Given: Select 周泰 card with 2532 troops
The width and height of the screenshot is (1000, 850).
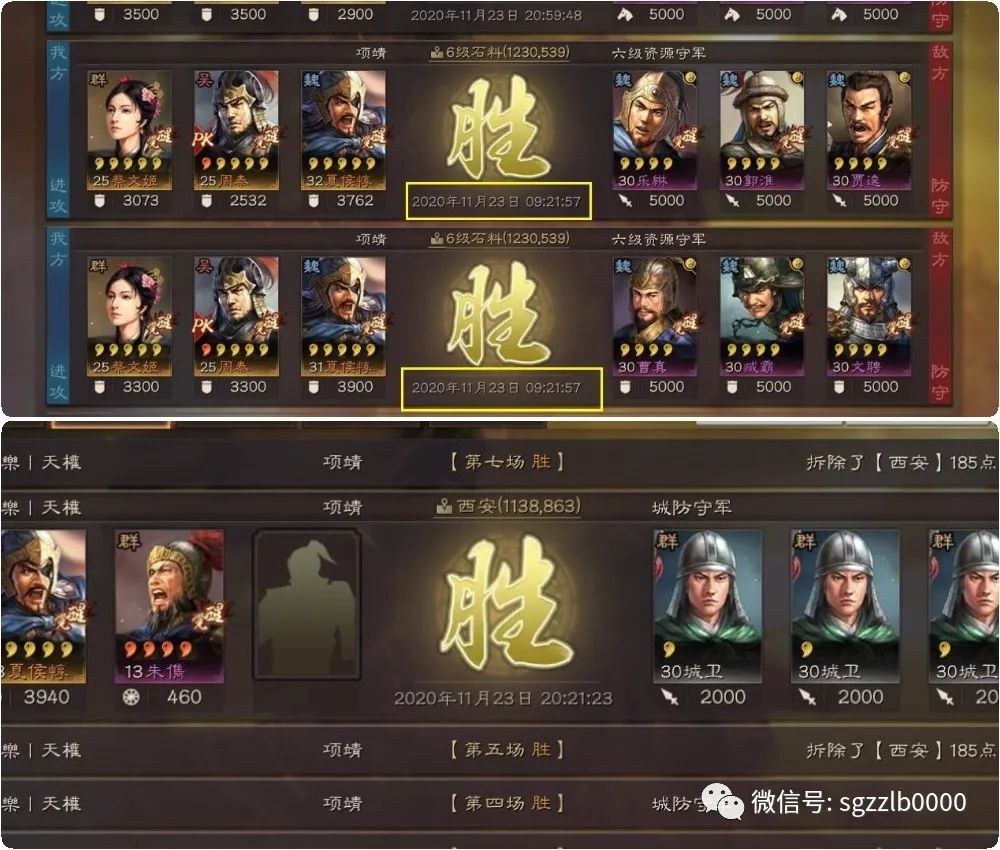Looking at the screenshot, I should point(235,130).
